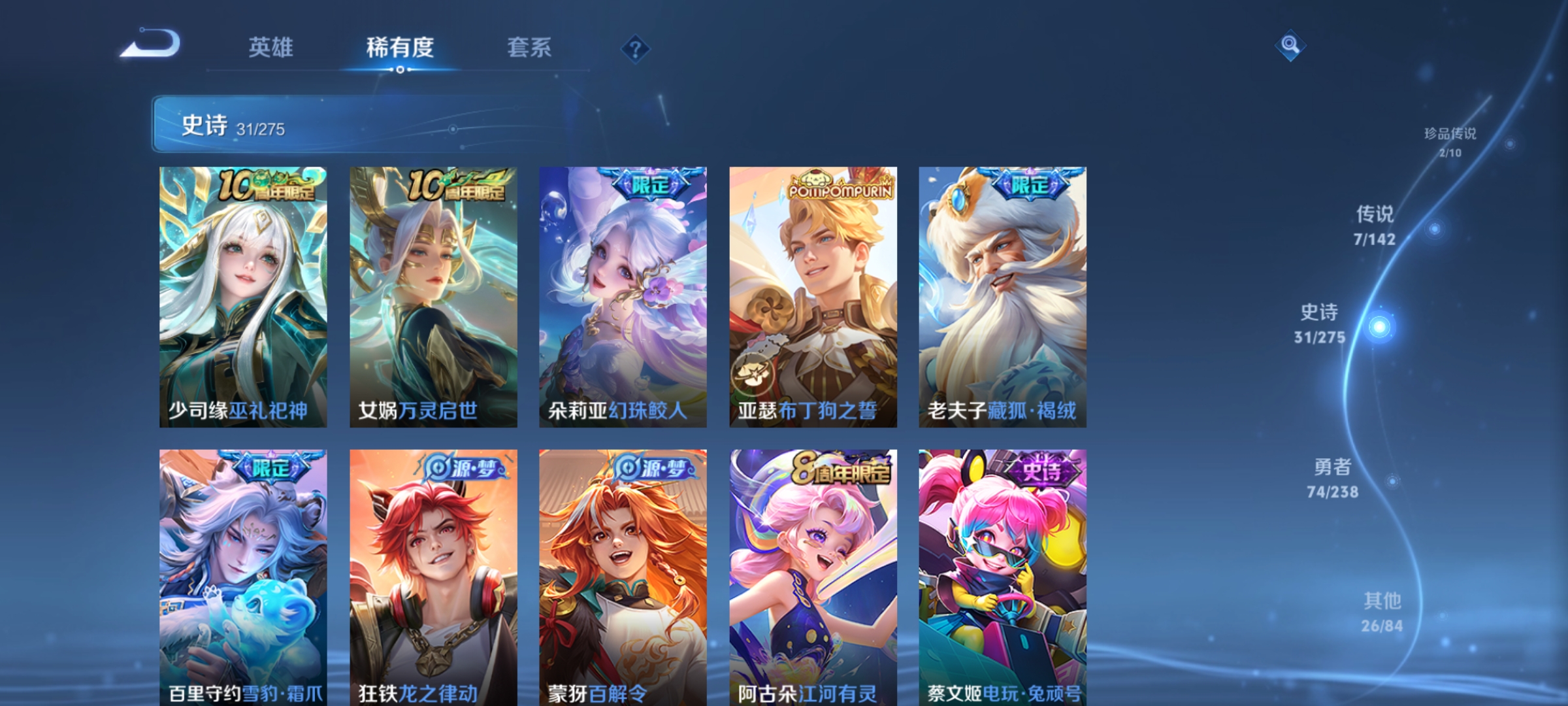Switch to the 英雄 tab
Screen dimensions: 1568x706
click(270, 47)
